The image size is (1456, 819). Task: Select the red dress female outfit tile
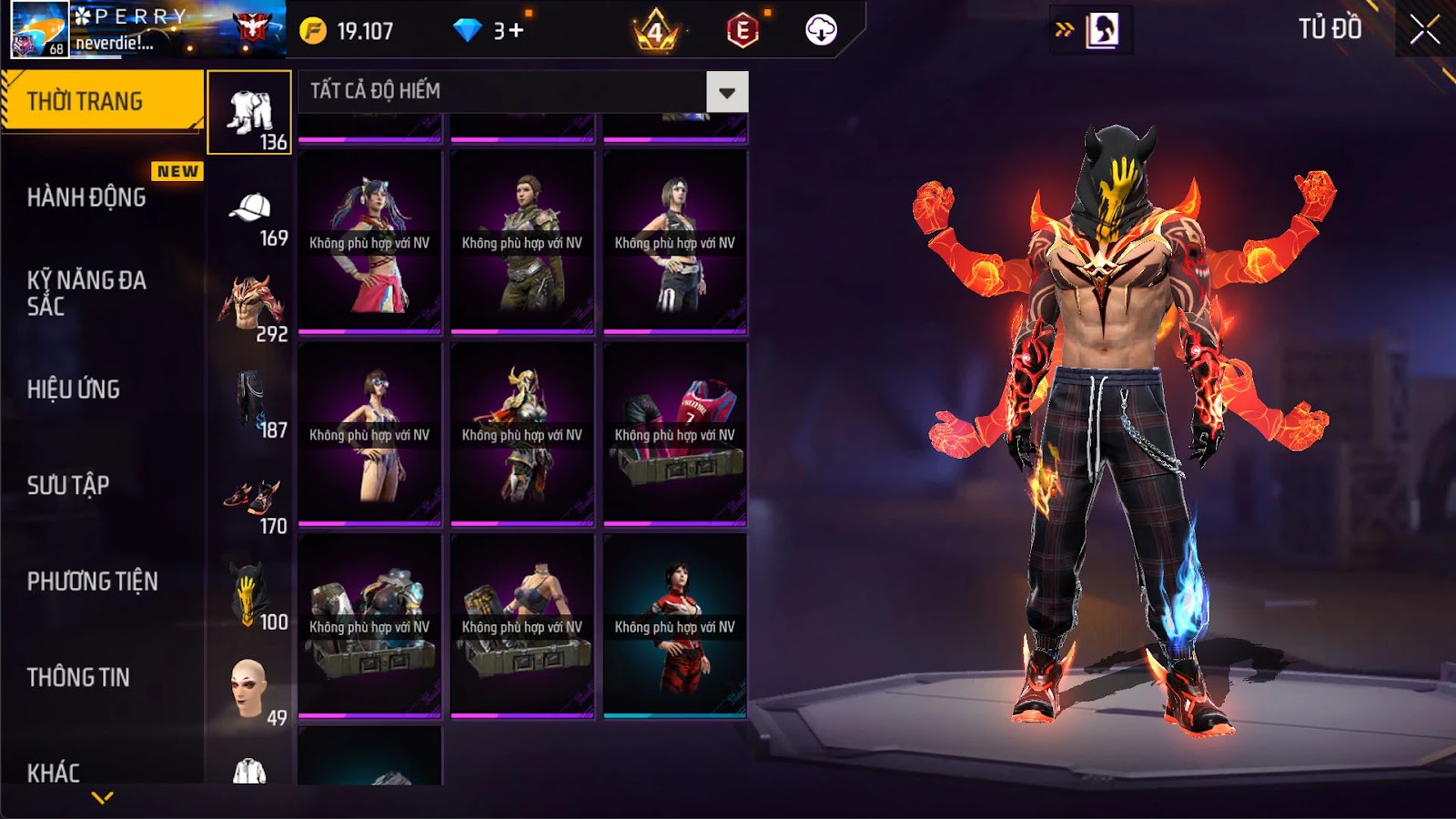[x=674, y=626]
